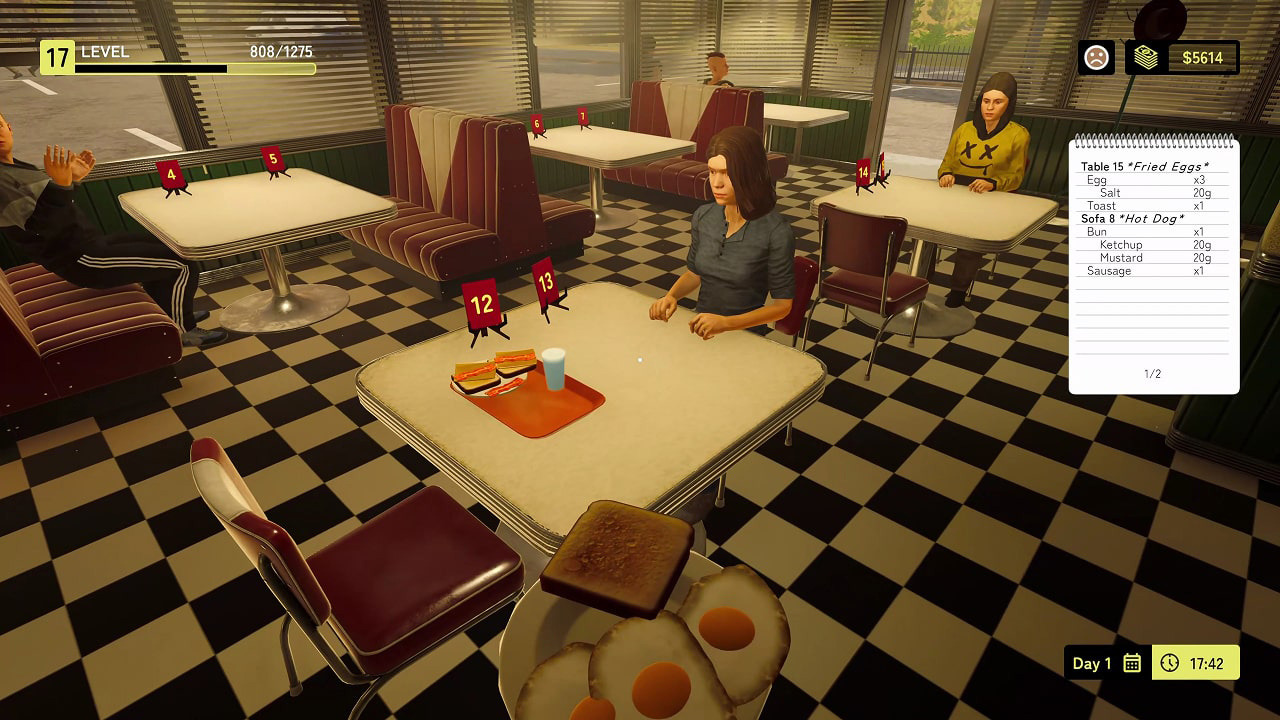Click table number marker 6

(x=536, y=121)
